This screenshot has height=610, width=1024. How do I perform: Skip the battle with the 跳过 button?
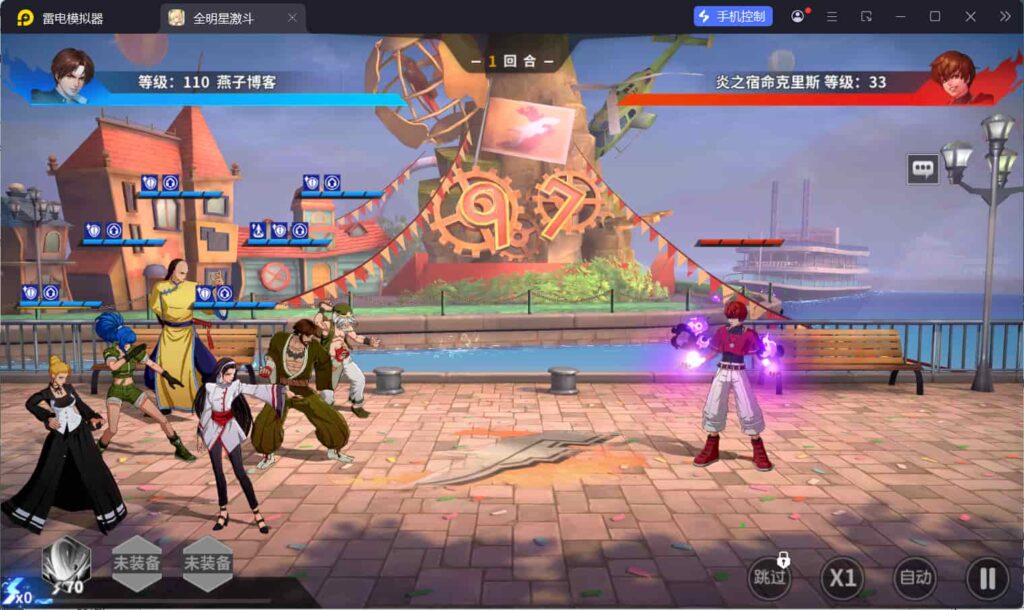(x=770, y=578)
